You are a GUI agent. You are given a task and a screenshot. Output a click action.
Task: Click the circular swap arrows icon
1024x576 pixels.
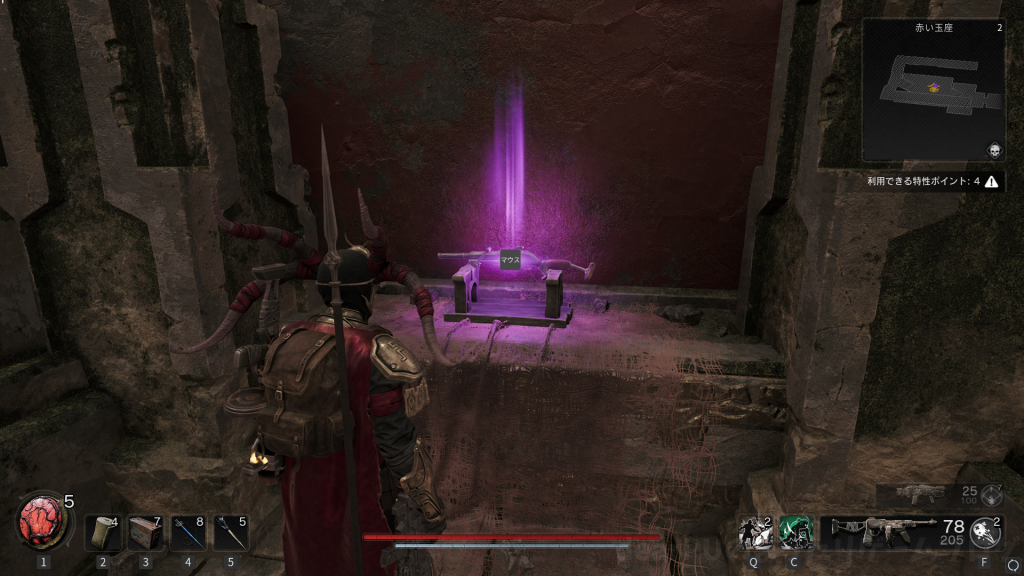[x=1013, y=565]
